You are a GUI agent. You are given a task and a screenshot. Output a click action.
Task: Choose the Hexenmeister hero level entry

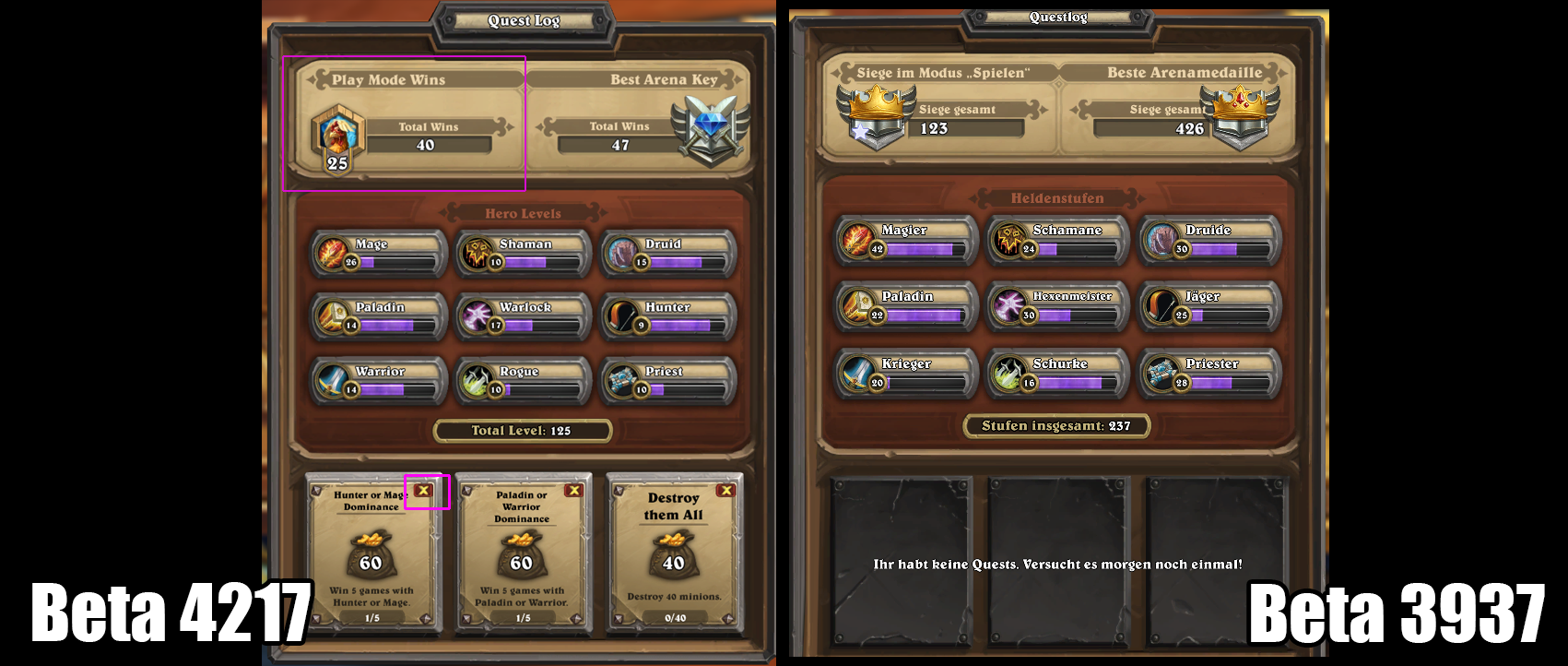pyautogui.click(x=1058, y=306)
